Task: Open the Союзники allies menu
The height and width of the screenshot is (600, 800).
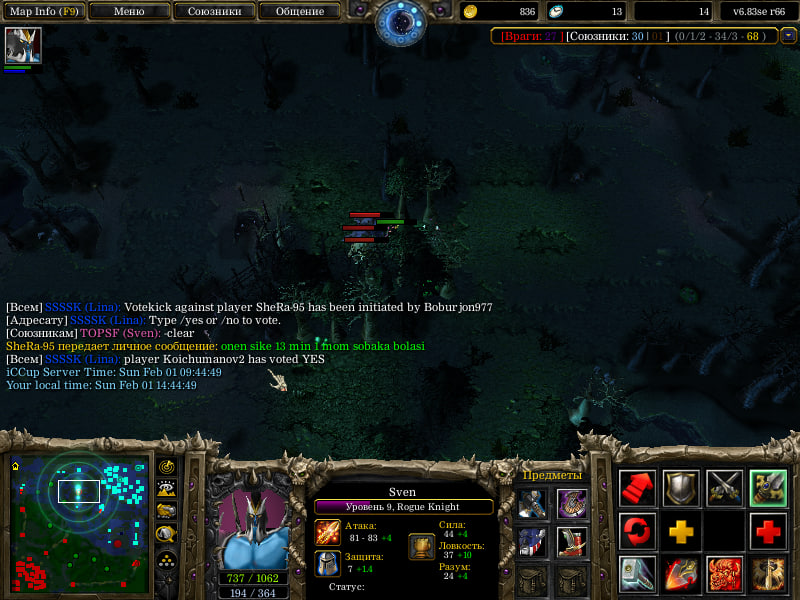Action: 213,11
